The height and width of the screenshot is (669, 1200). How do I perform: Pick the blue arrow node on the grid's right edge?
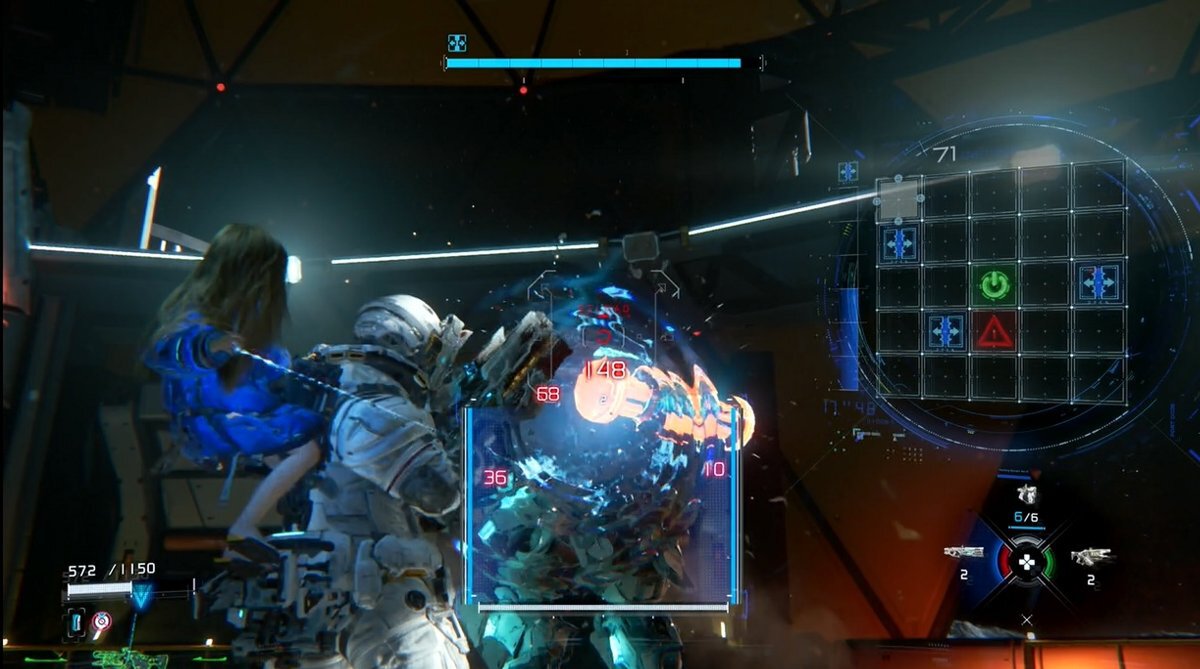[x=1099, y=284]
